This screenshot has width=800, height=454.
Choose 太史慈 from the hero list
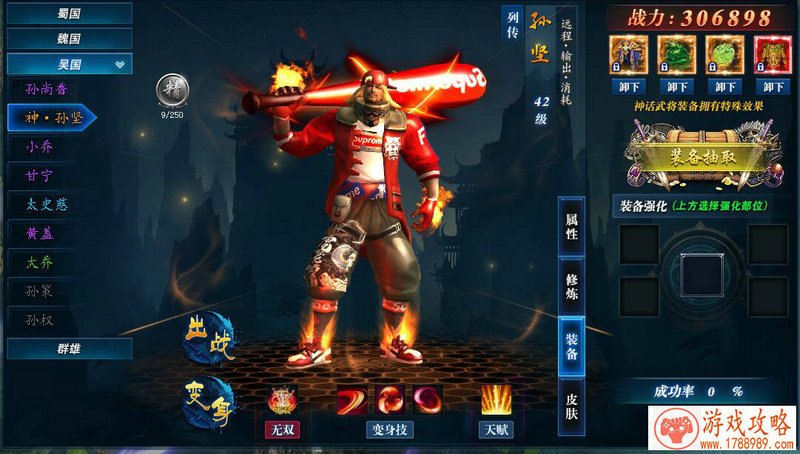pos(50,204)
